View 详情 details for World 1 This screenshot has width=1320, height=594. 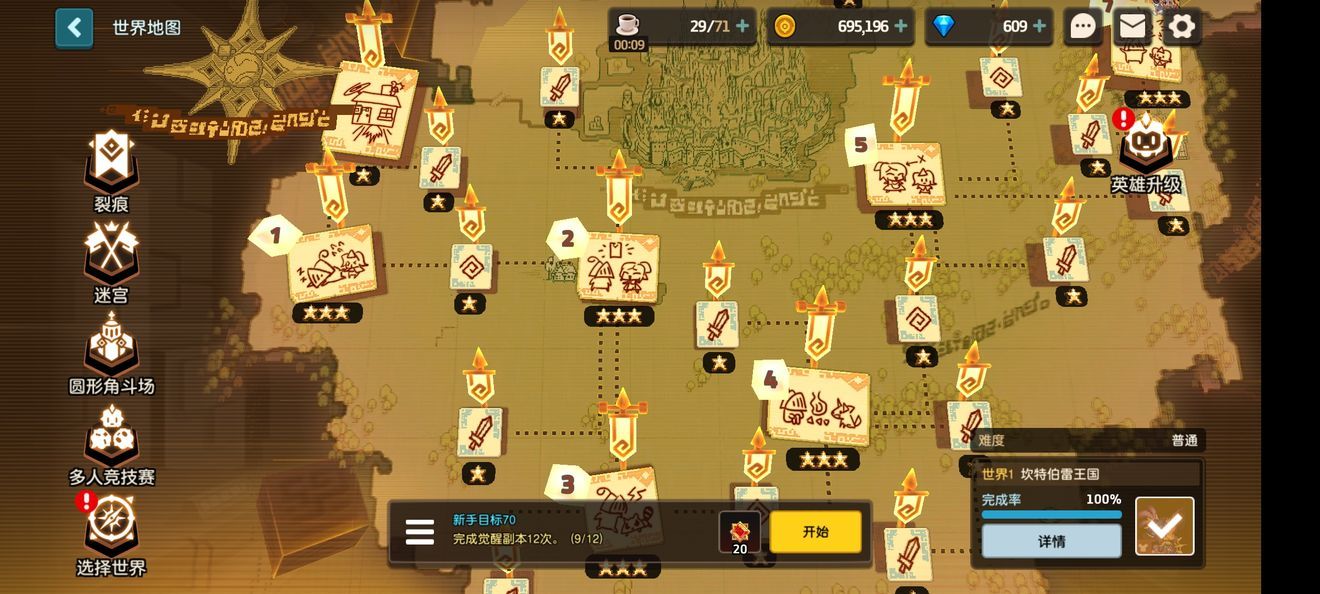click(x=1051, y=541)
